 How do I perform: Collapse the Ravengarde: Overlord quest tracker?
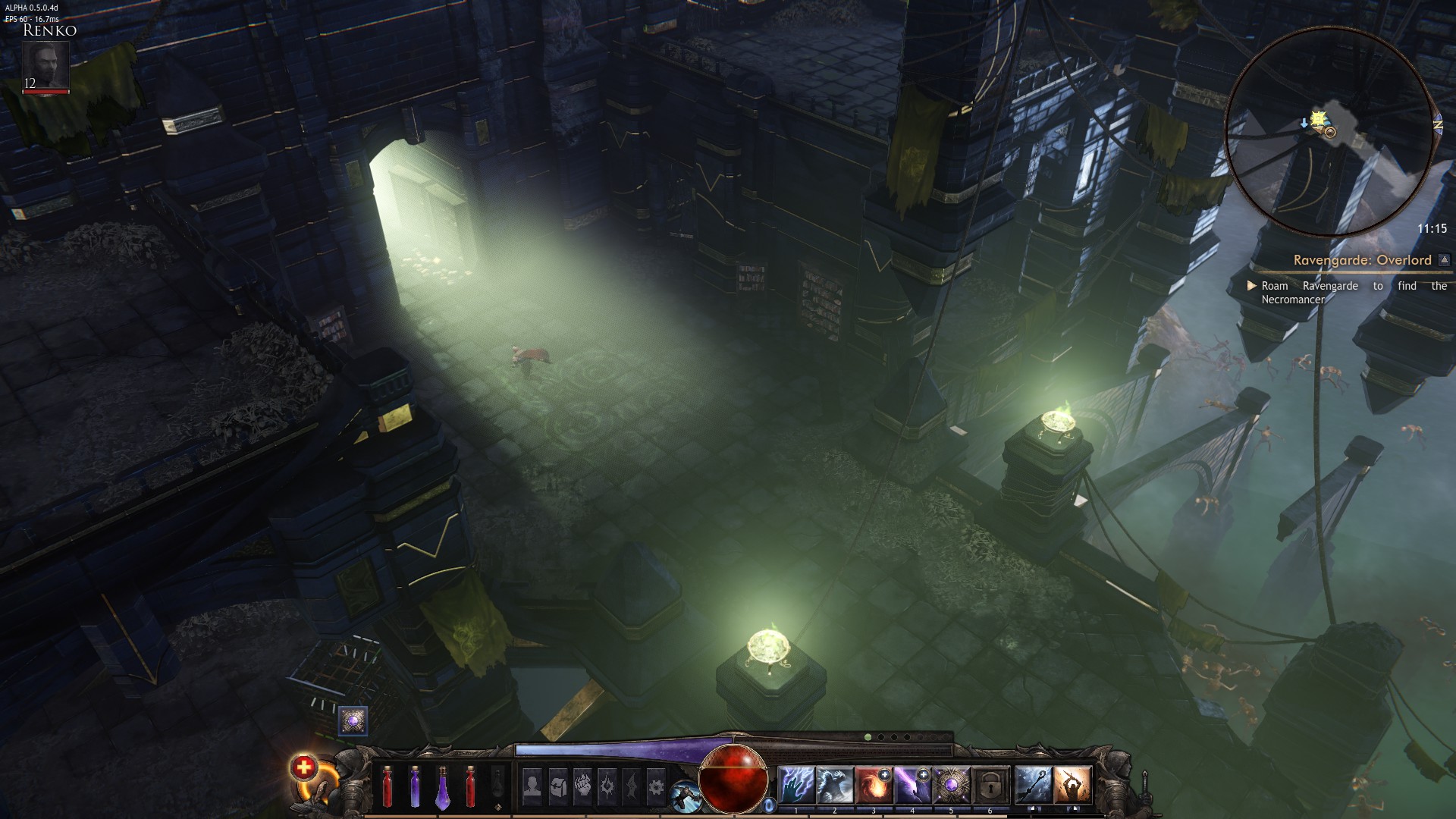coord(1444,260)
